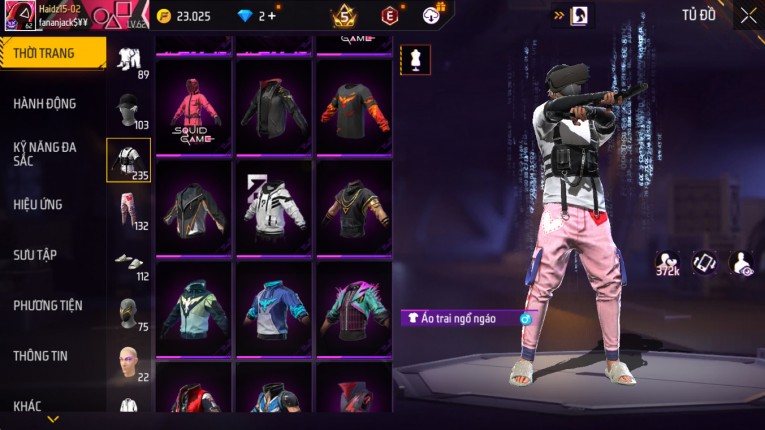Equip the white hoodie with the 7 logo

coord(273,208)
